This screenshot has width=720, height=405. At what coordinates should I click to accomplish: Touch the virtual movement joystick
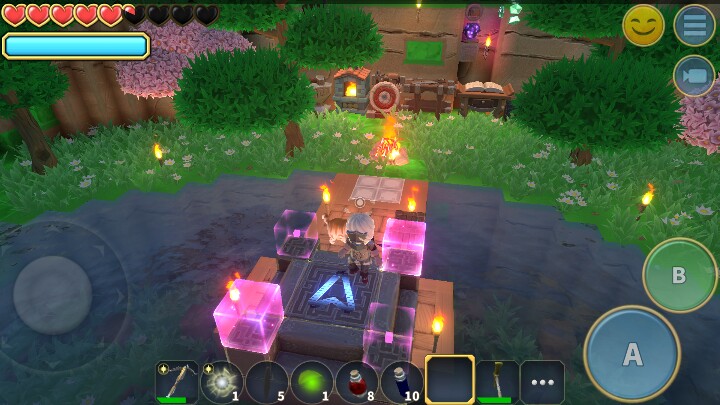tap(53, 295)
